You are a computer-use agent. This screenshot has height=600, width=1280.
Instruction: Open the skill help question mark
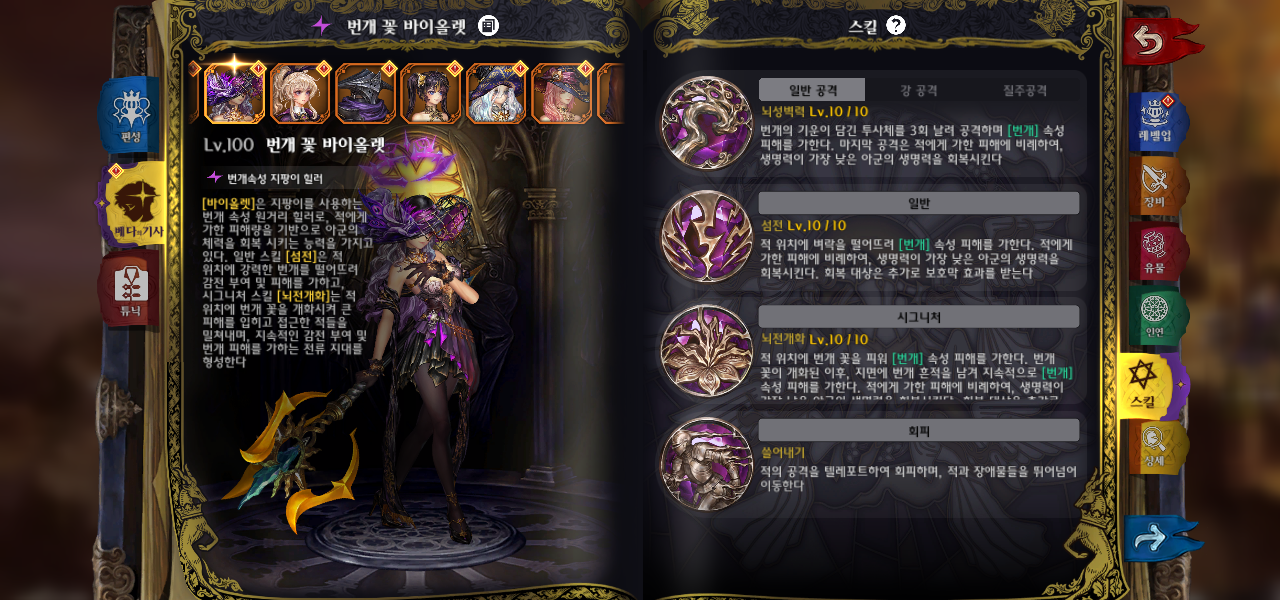coord(896,25)
